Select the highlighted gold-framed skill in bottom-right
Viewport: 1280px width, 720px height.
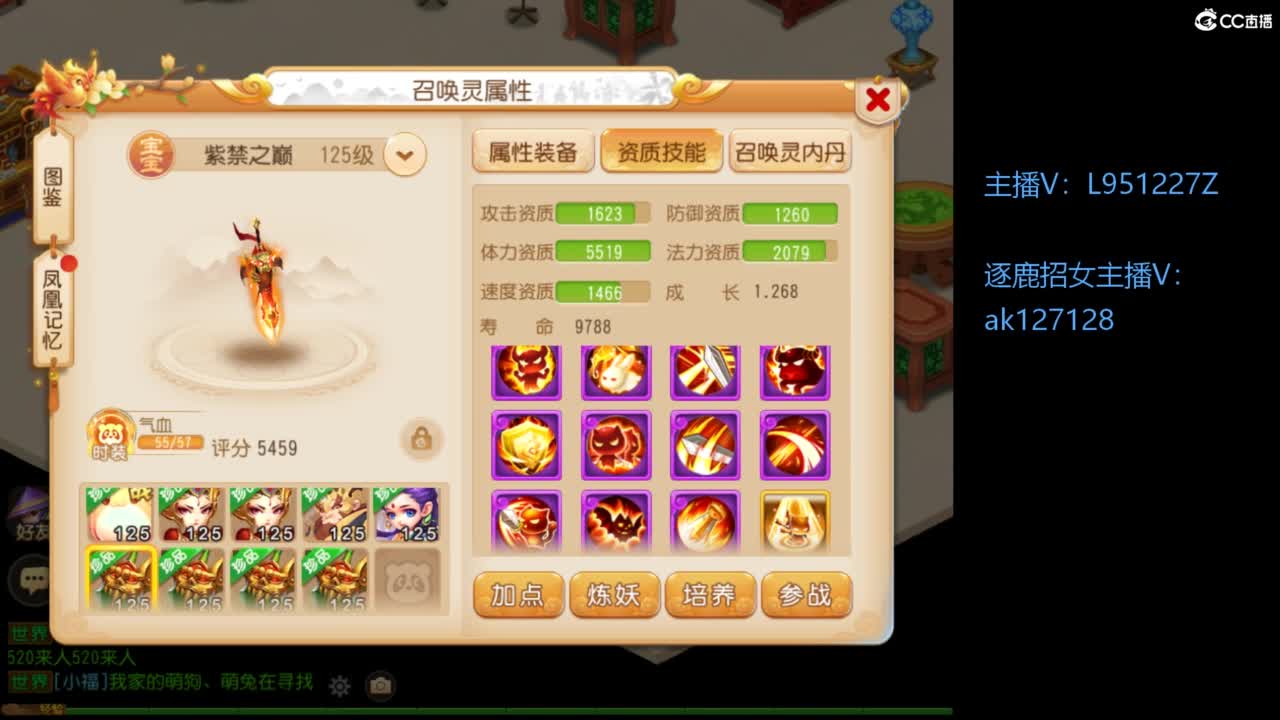[795, 520]
